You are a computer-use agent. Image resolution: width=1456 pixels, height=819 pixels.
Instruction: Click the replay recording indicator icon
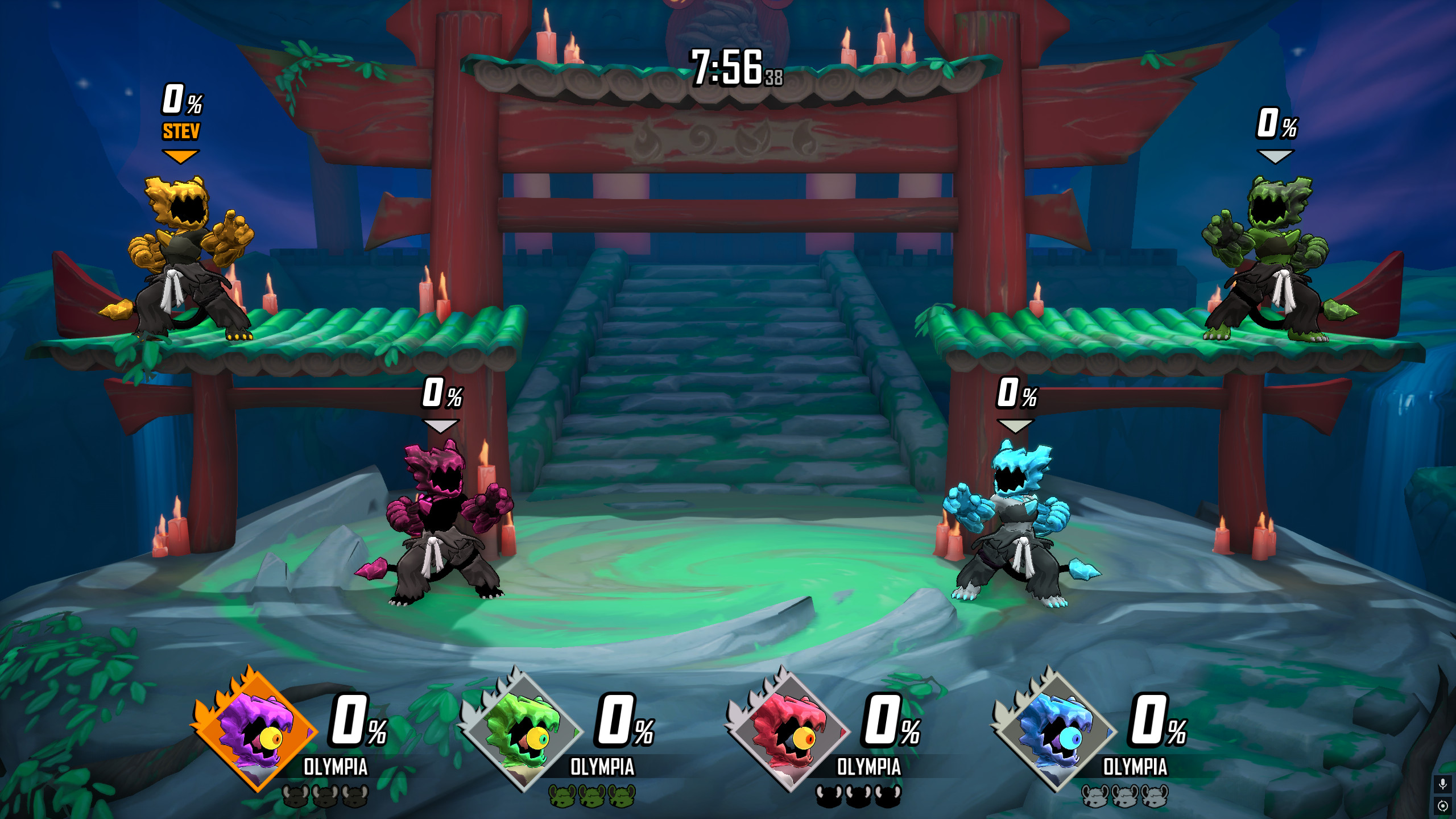point(1443,806)
